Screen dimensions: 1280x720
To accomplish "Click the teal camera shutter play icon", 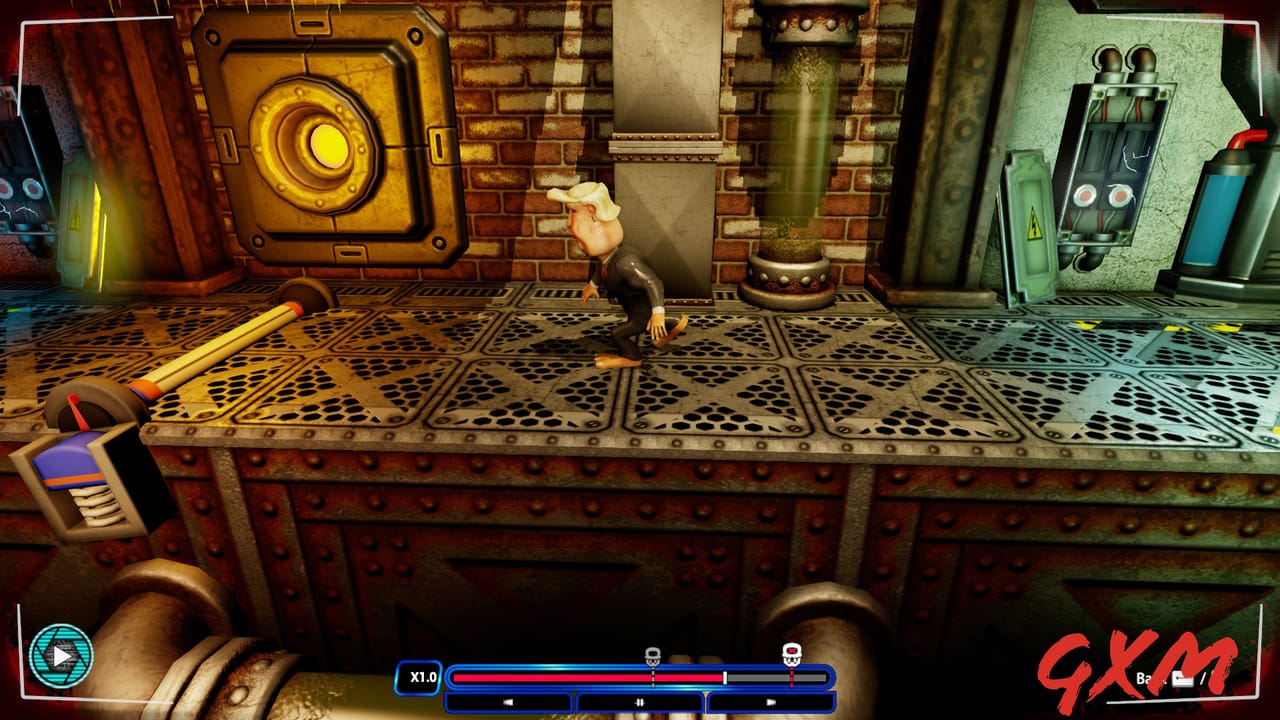I will [61, 657].
